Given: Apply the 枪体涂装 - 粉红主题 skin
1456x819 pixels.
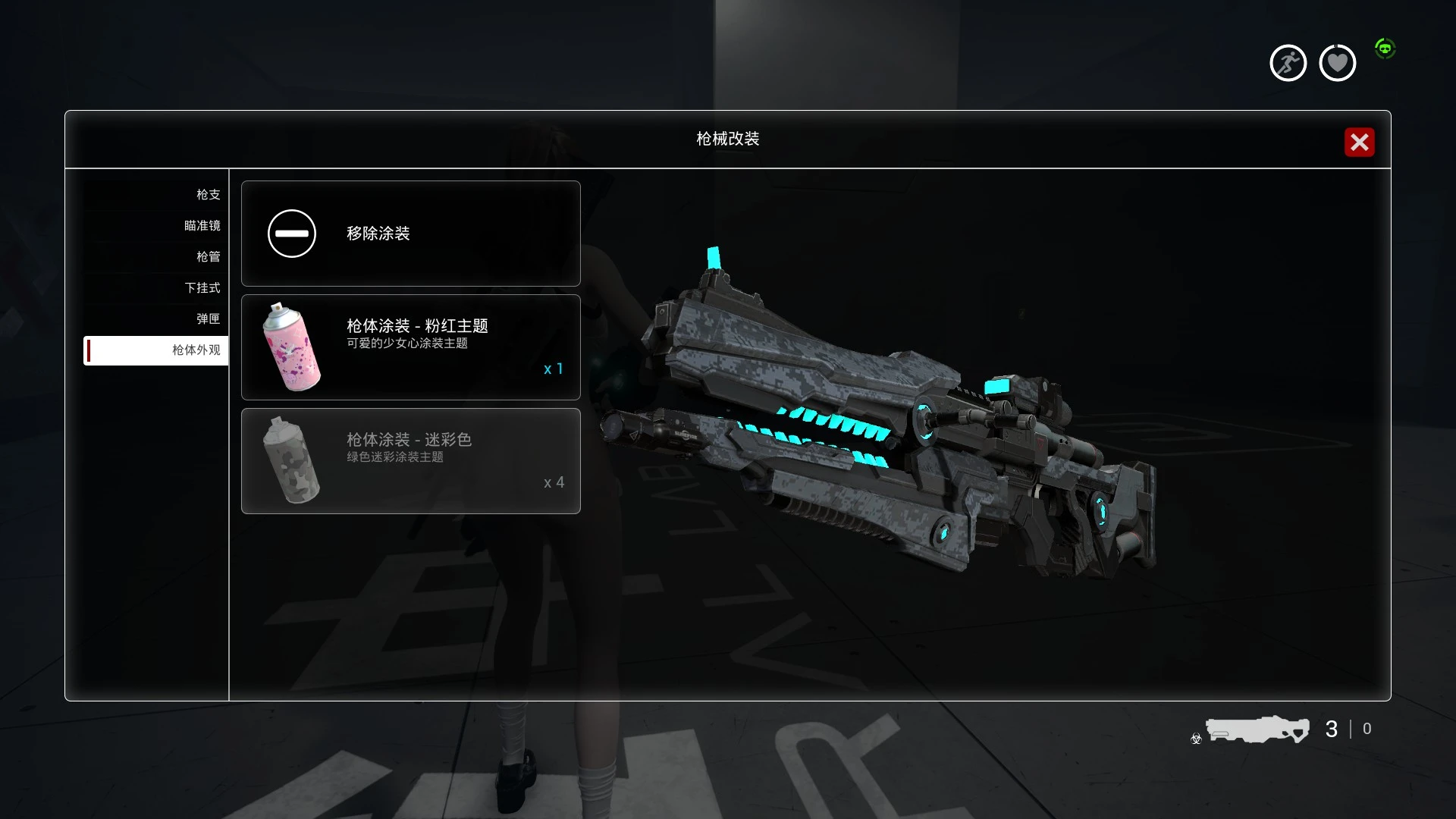Looking at the screenshot, I should (x=410, y=347).
